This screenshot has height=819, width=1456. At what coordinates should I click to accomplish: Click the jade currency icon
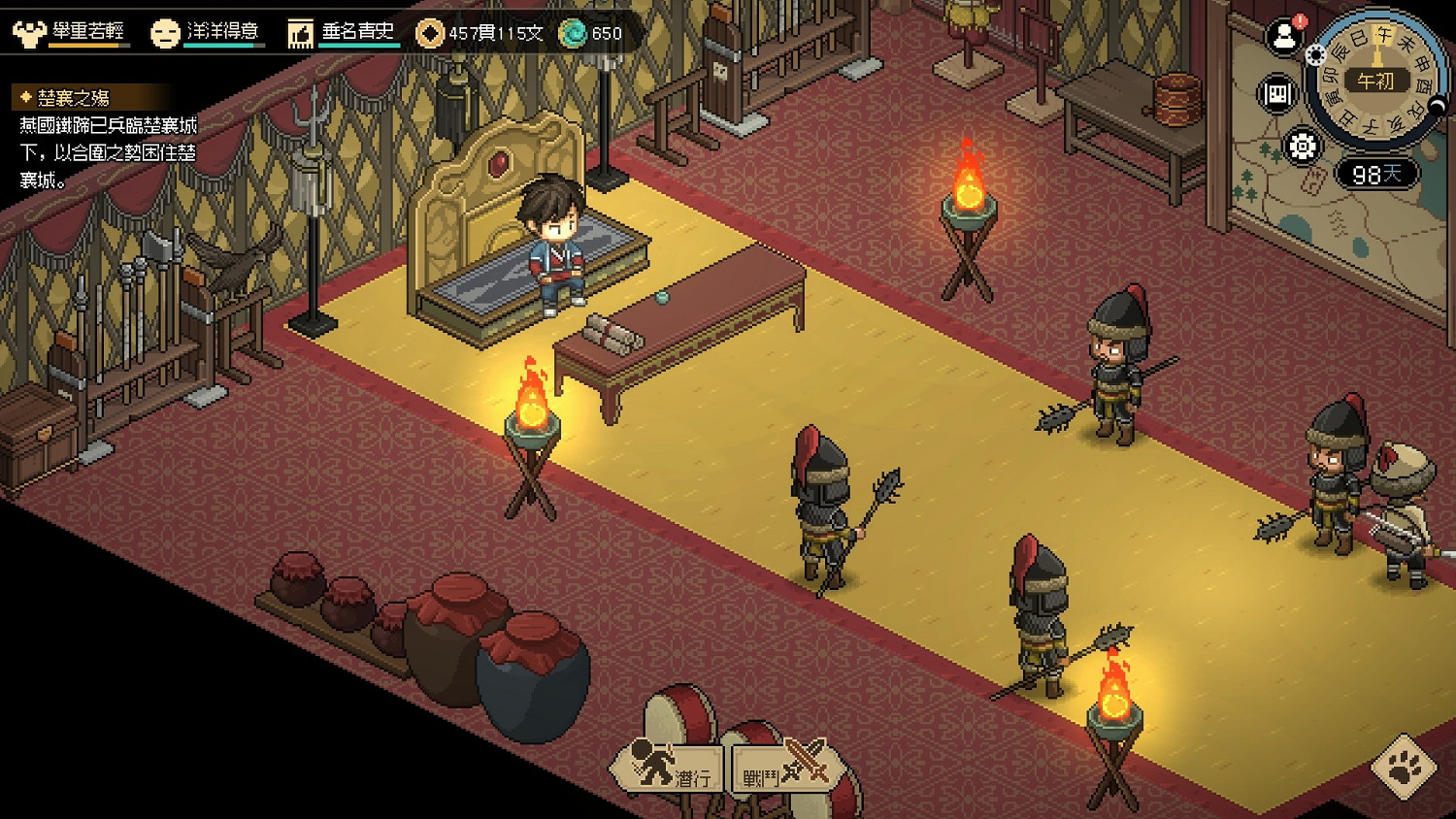[575, 33]
